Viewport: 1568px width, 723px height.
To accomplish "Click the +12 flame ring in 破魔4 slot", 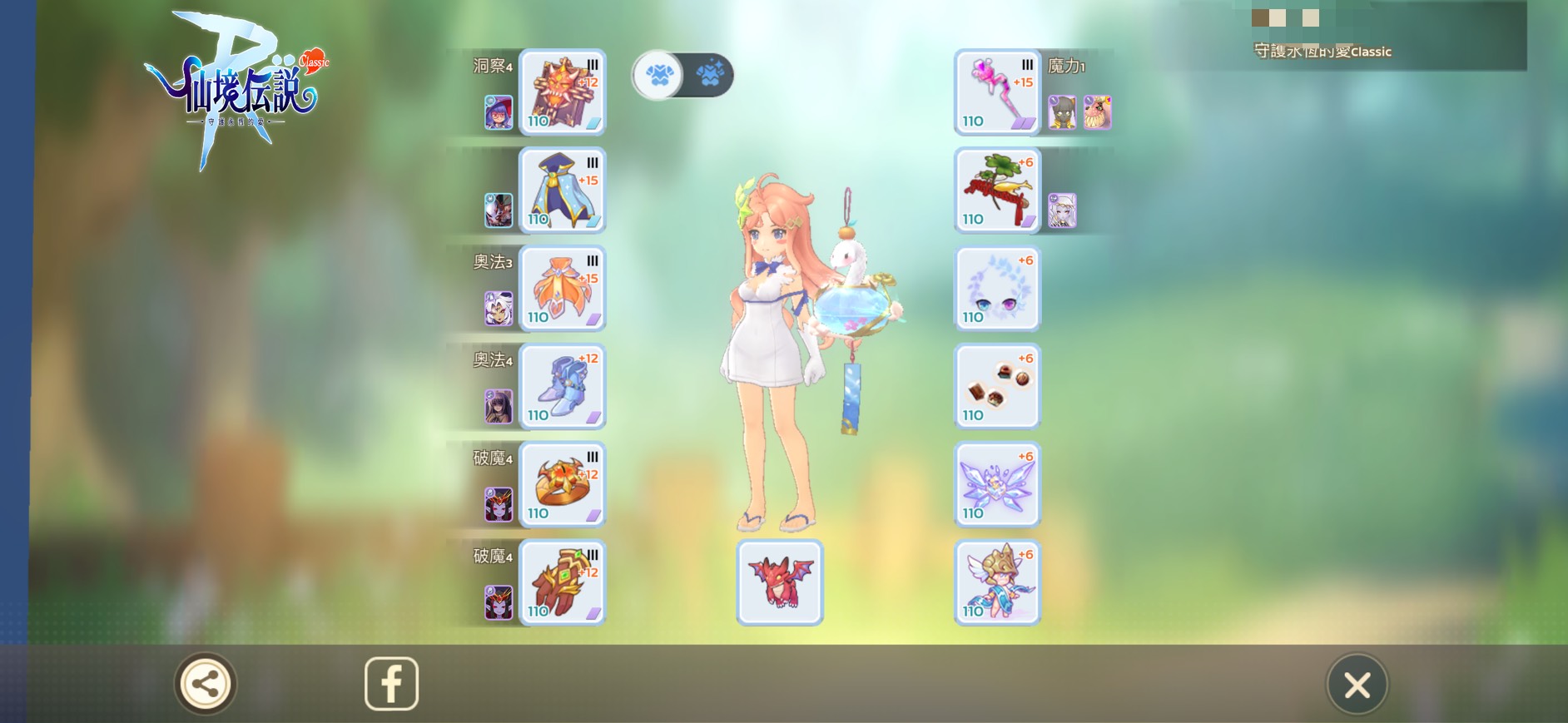I will pyautogui.click(x=562, y=484).
